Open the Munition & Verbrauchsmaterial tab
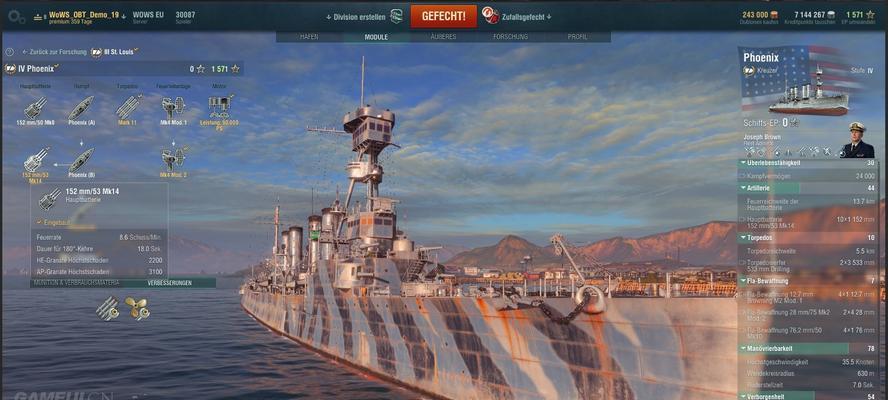 (x=77, y=283)
